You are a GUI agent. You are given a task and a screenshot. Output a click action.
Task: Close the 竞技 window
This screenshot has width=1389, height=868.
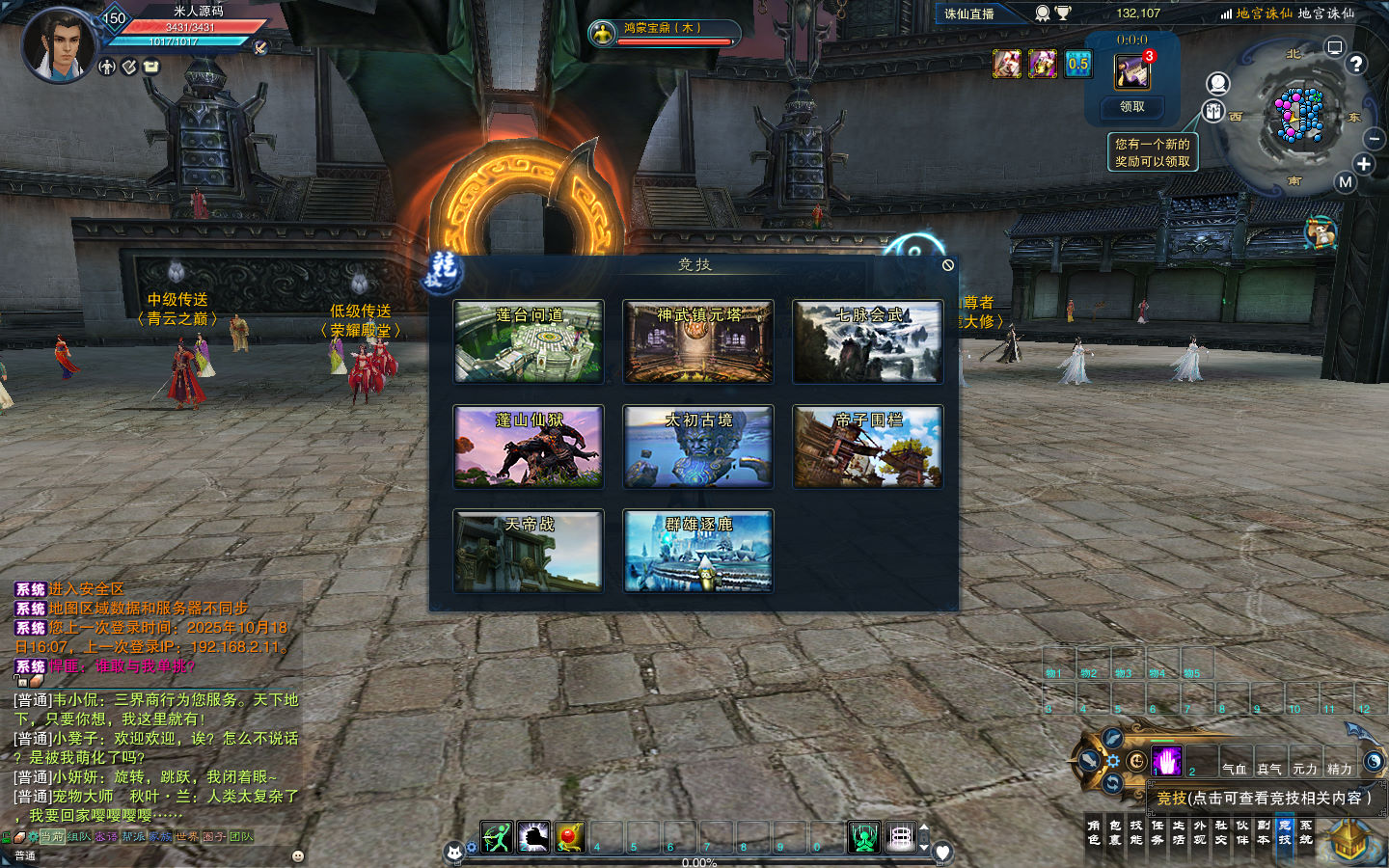[947, 265]
